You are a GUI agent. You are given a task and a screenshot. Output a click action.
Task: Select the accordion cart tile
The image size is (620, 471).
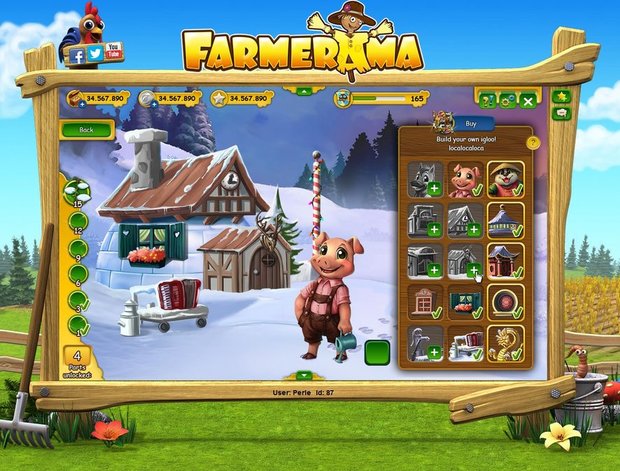(464, 343)
